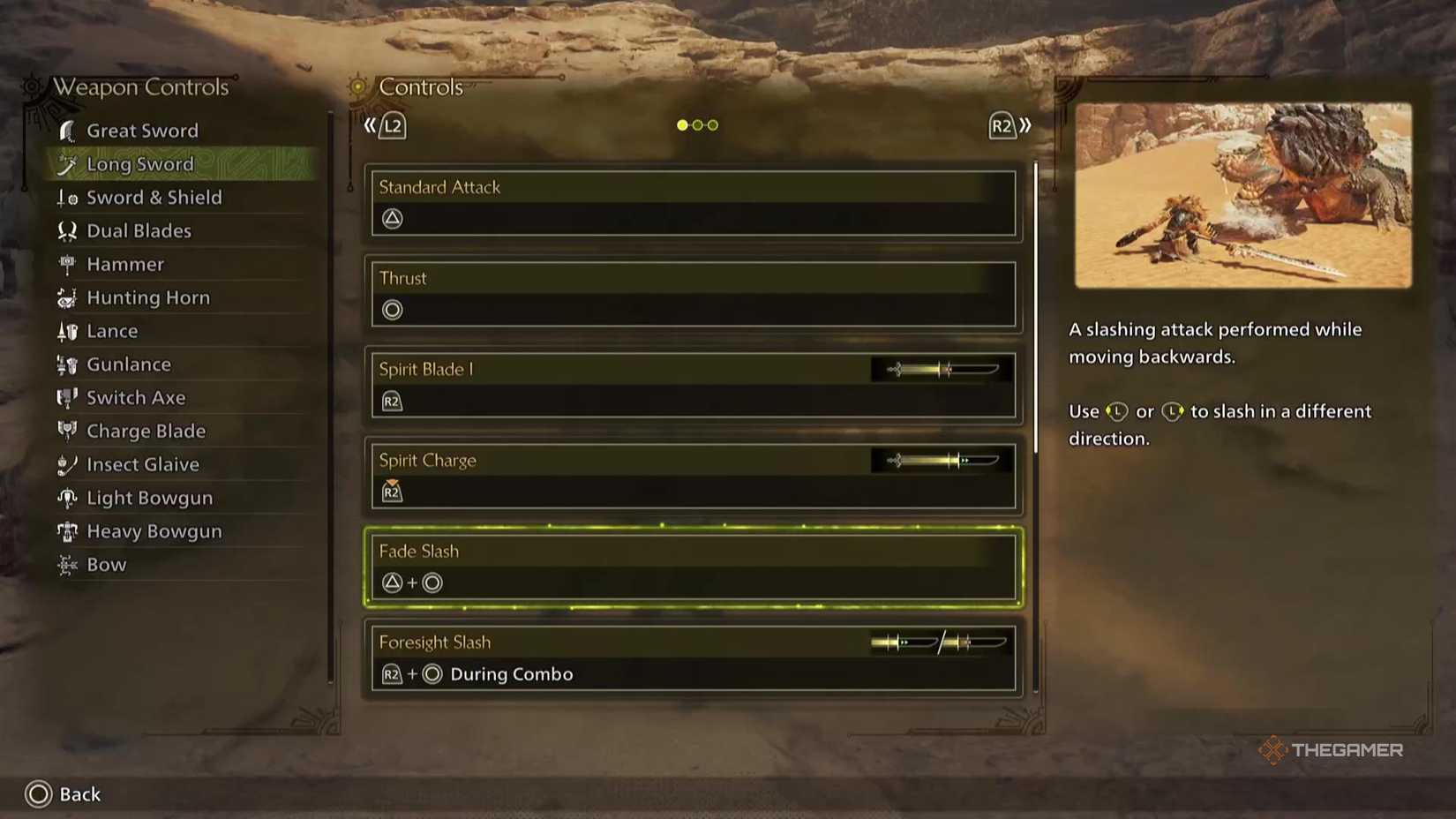Select the Great Sword weapon icon
Screen dimensions: 1456x819
pos(66,130)
